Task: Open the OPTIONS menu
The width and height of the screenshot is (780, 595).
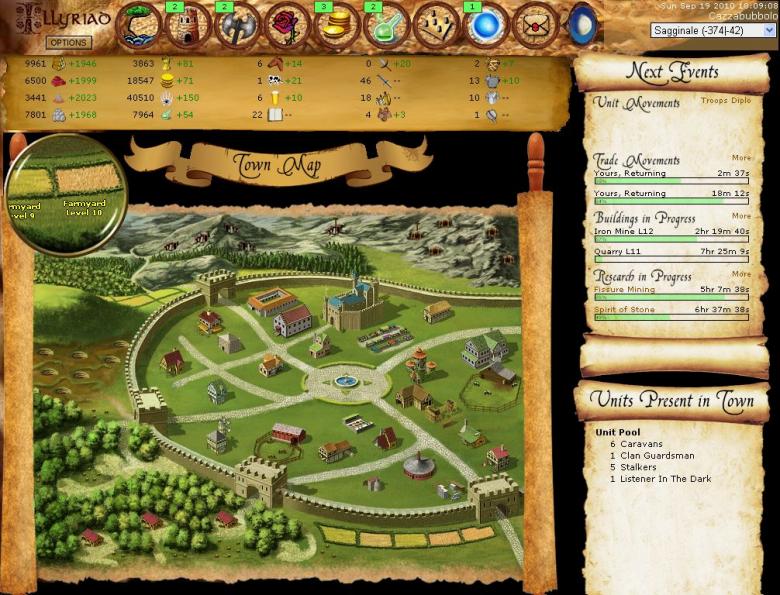Action: [x=69, y=43]
